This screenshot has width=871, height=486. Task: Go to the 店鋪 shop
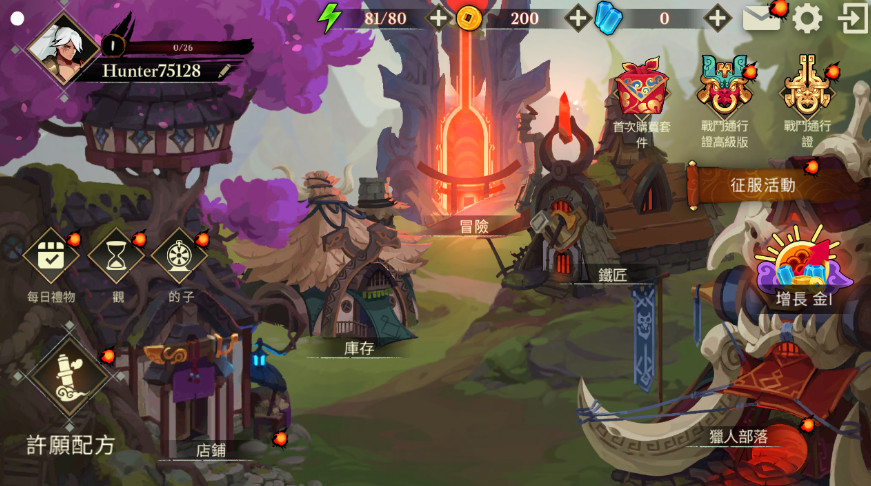tap(200, 400)
